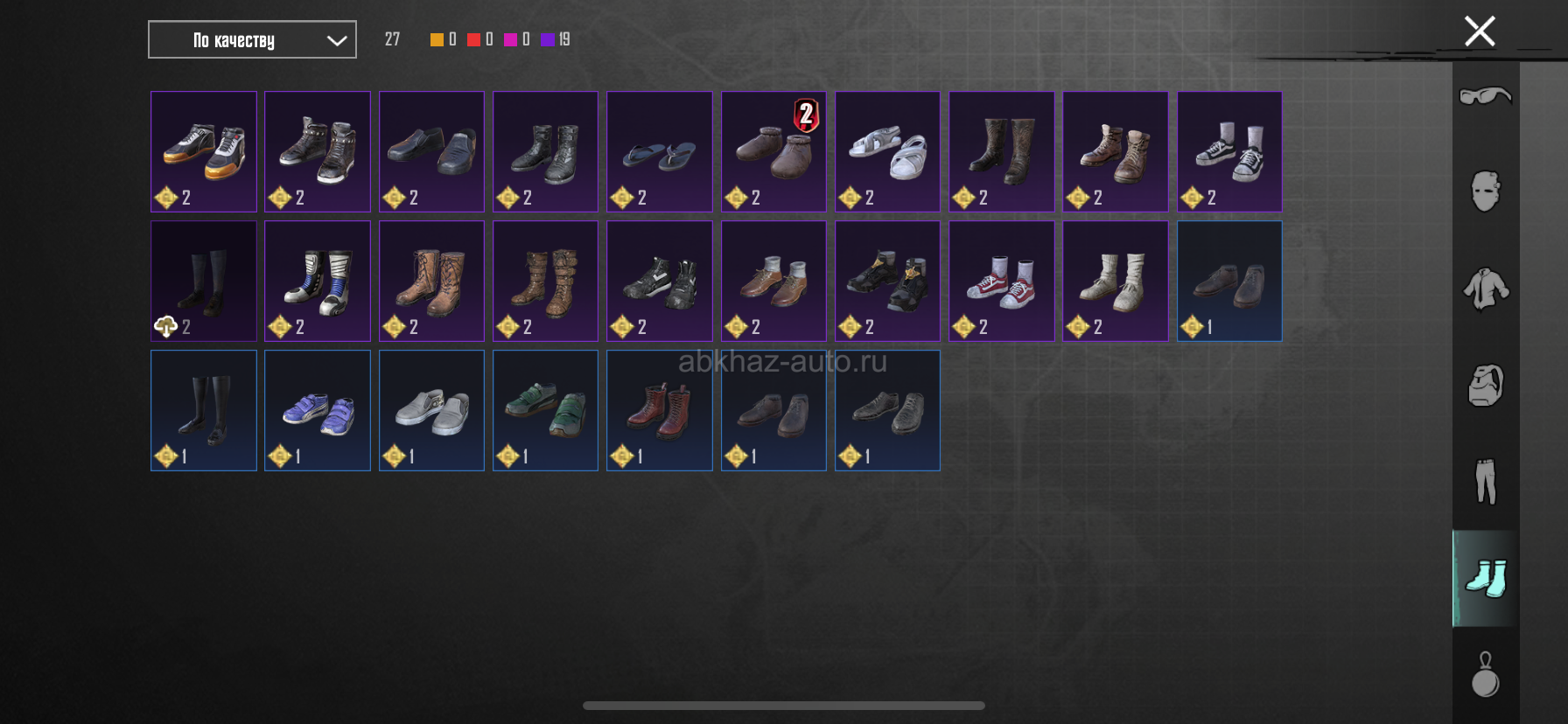Choose the white sandals item
Viewport: 1568px width, 724px height.
[x=887, y=151]
